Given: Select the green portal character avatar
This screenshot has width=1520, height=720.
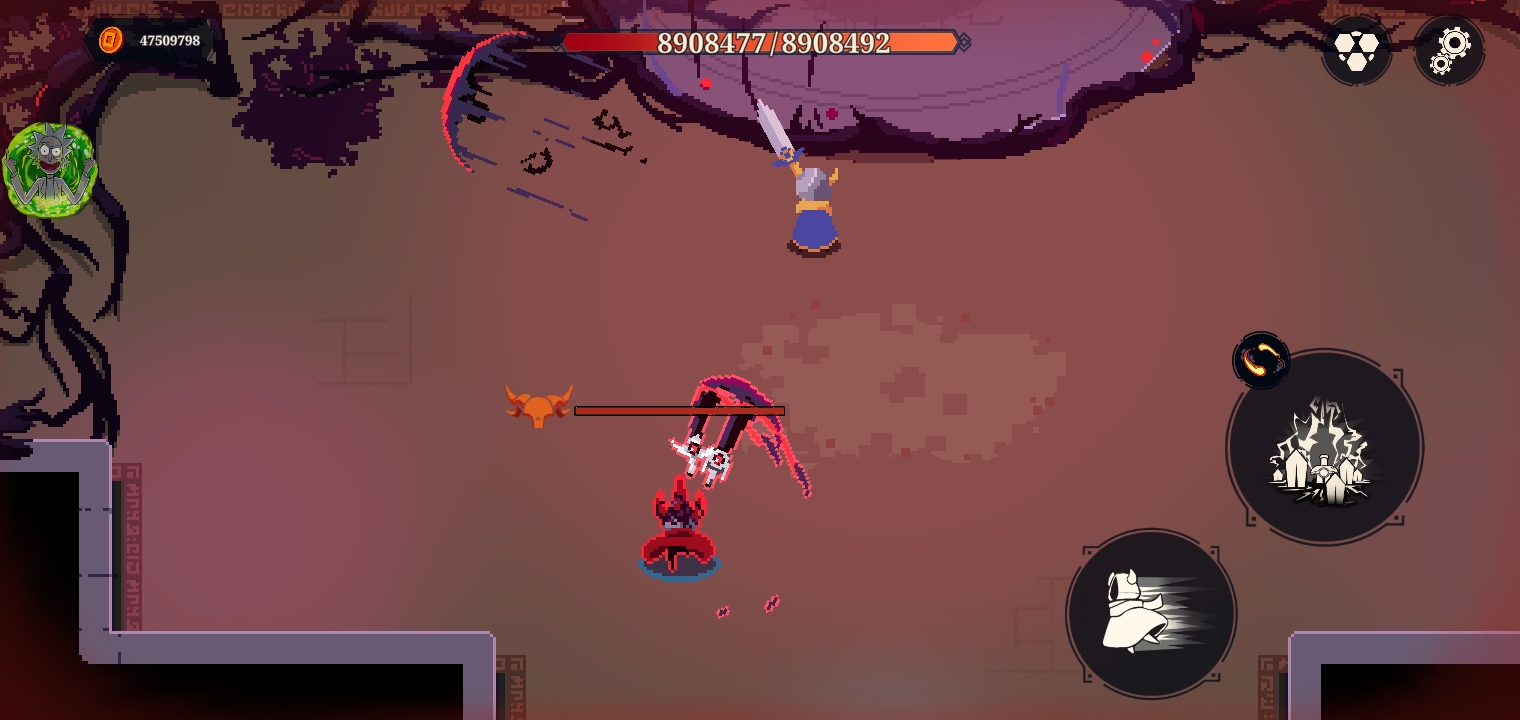Looking at the screenshot, I should (50, 169).
